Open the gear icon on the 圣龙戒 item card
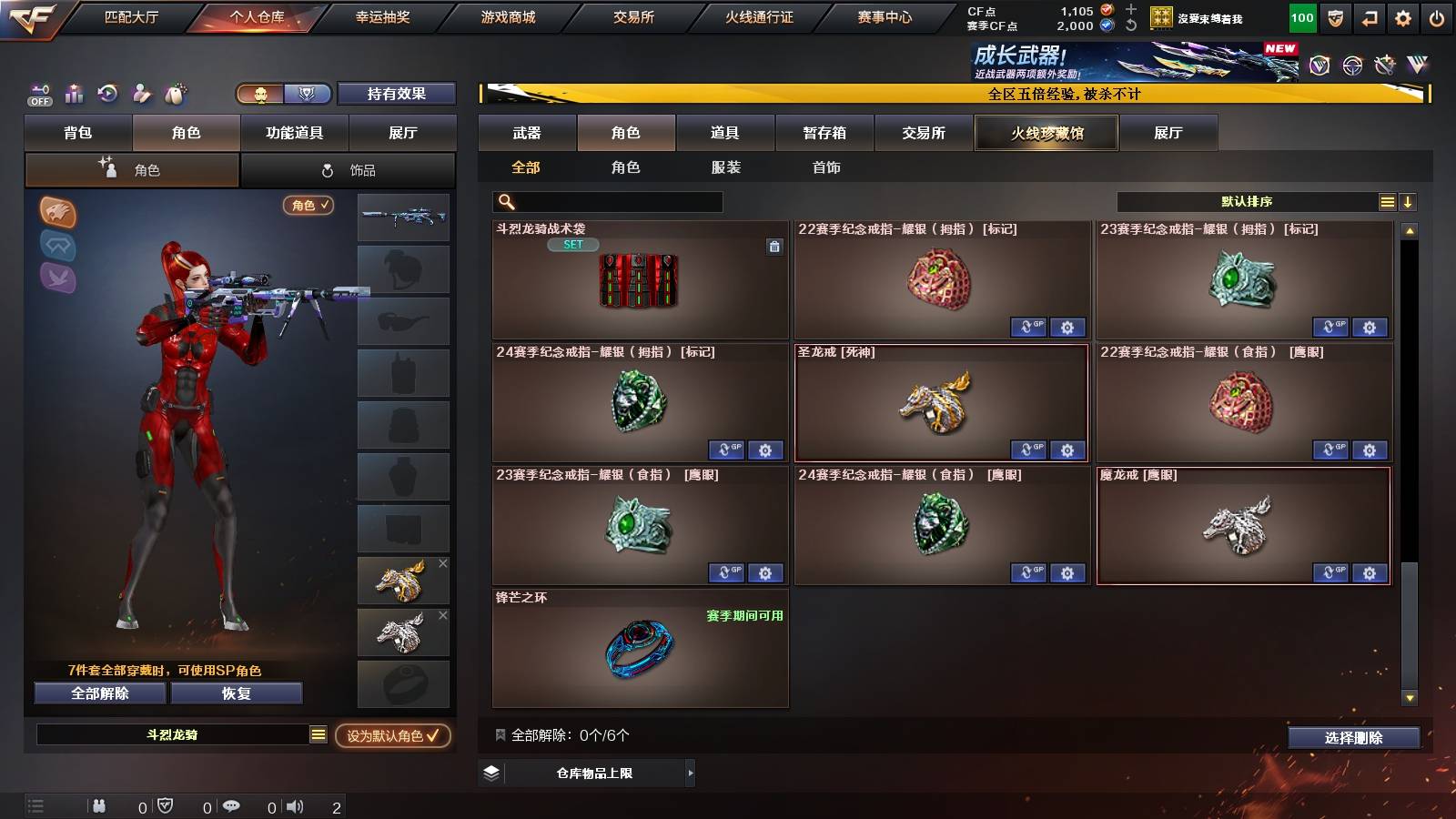1456x819 pixels. pos(1066,450)
